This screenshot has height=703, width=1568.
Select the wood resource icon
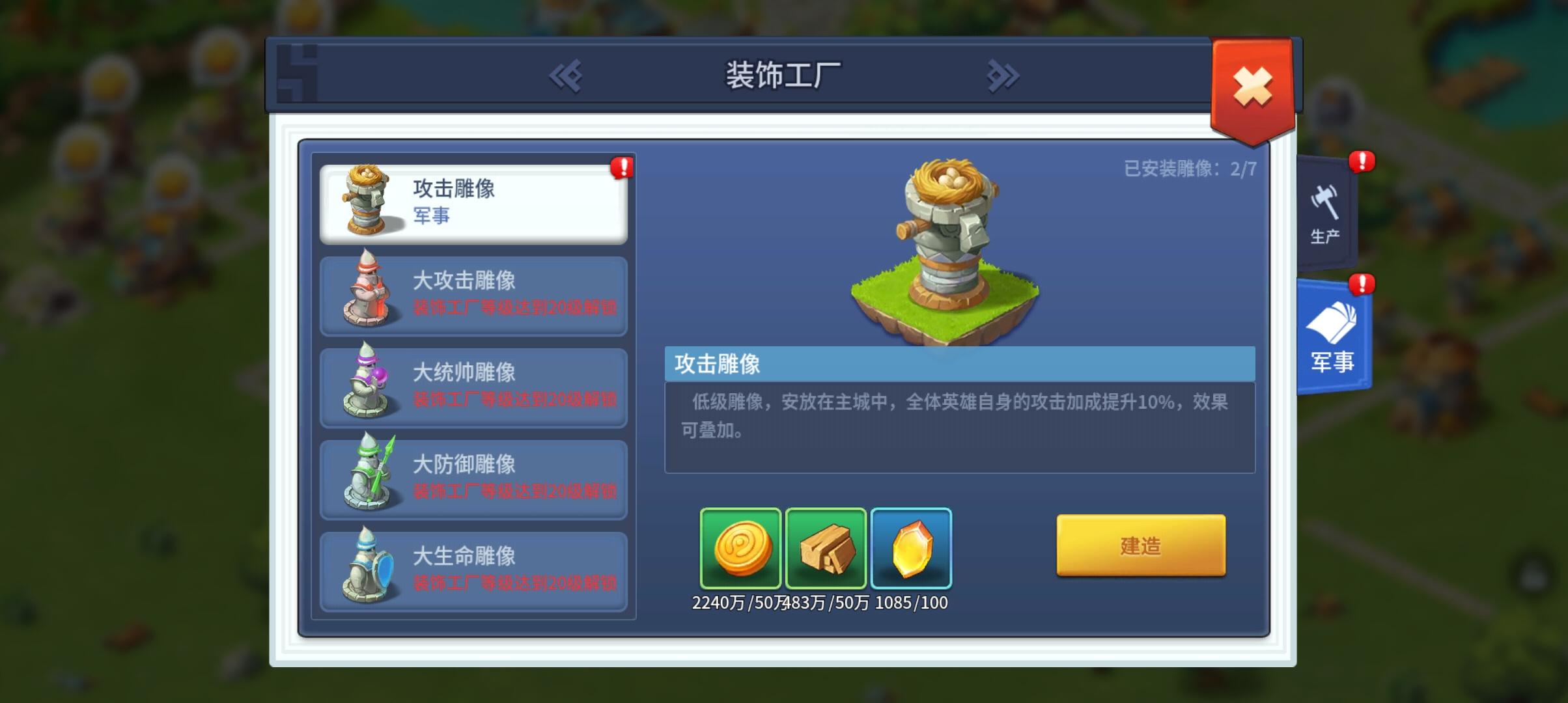coord(827,549)
